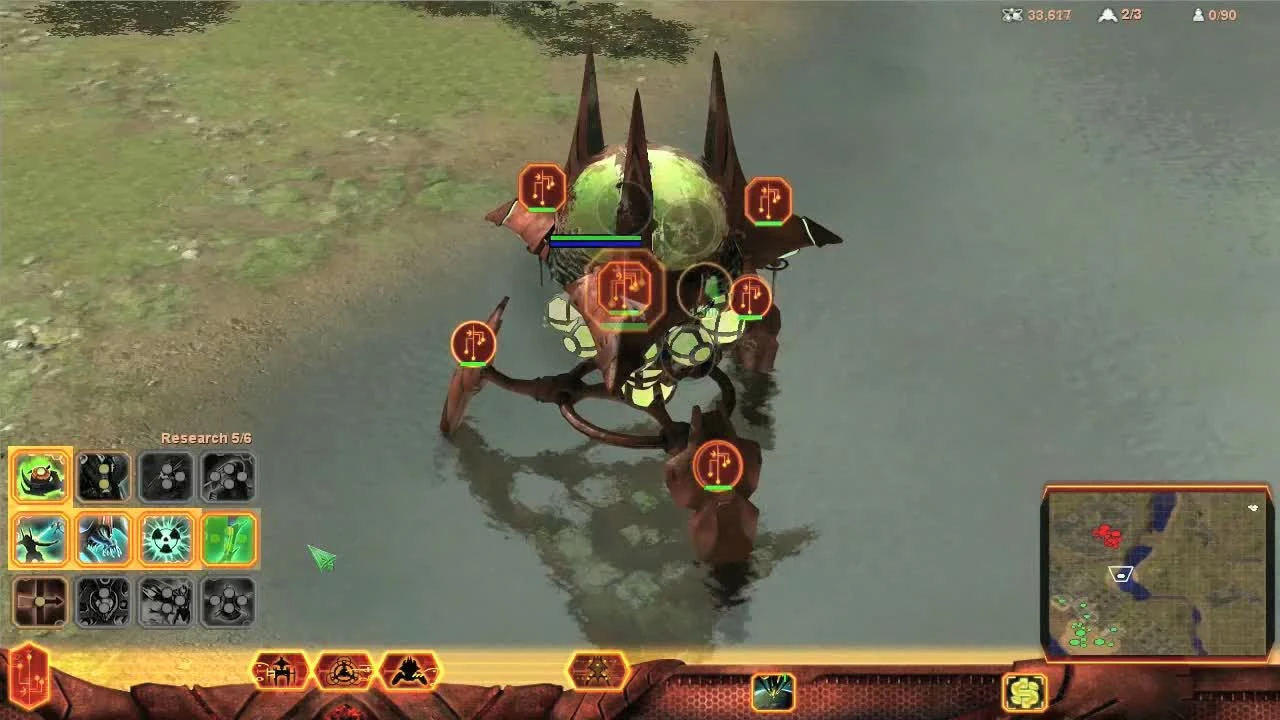Select the blue dragon research upgrade
The height and width of the screenshot is (720, 1280).
coord(103,539)
